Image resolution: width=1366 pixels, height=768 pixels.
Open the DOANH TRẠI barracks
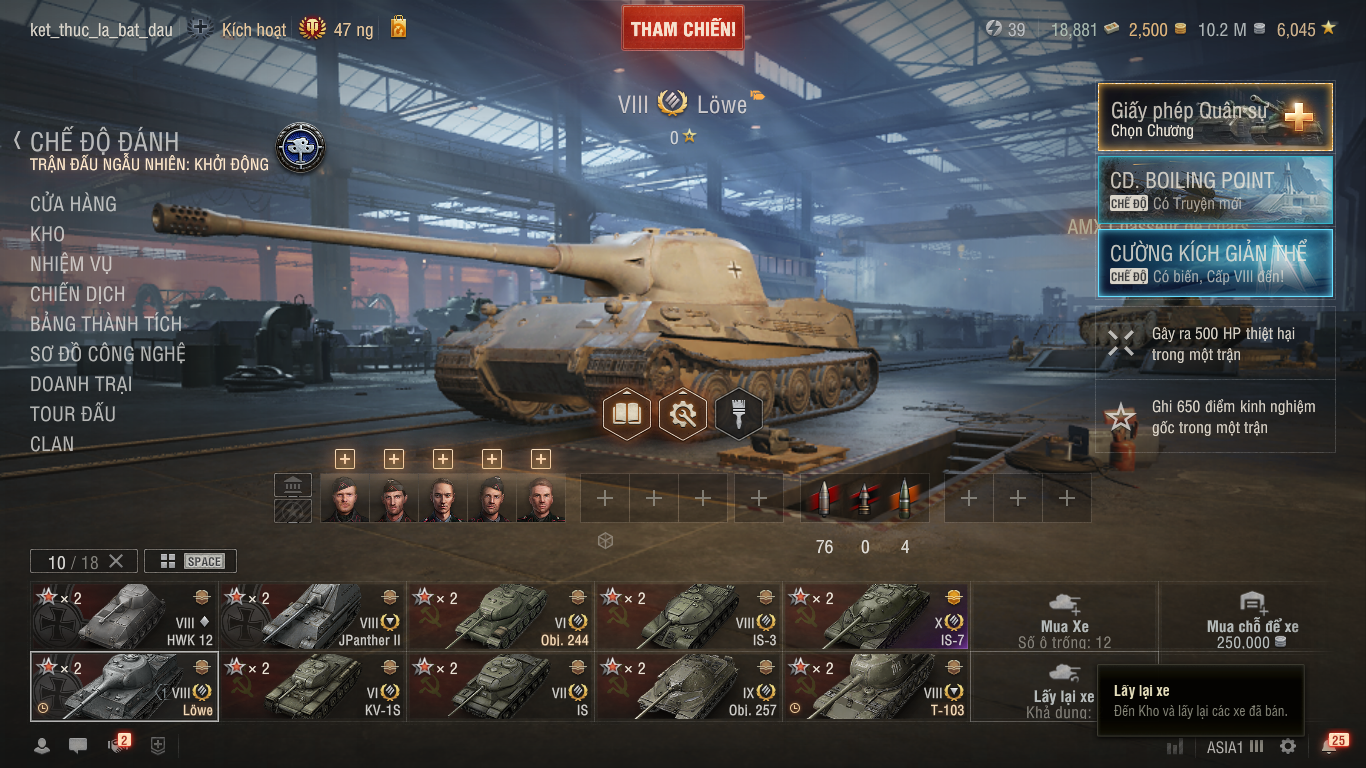81,384
